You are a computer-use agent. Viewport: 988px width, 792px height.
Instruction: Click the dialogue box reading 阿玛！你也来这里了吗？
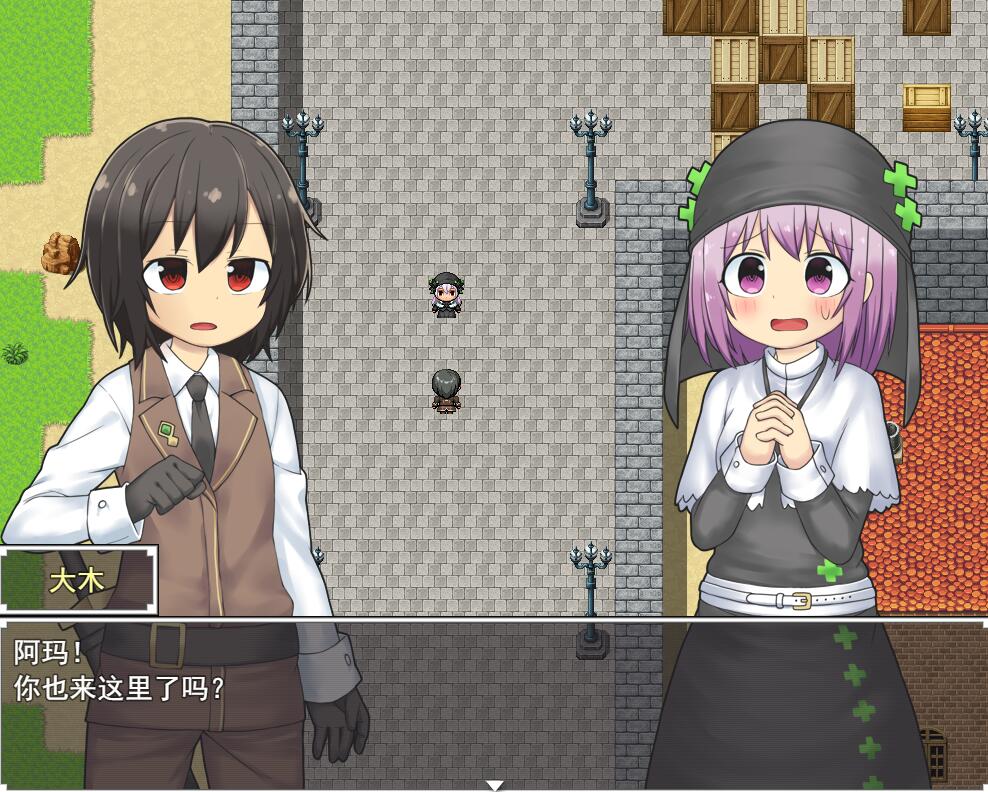pos(494,700)
